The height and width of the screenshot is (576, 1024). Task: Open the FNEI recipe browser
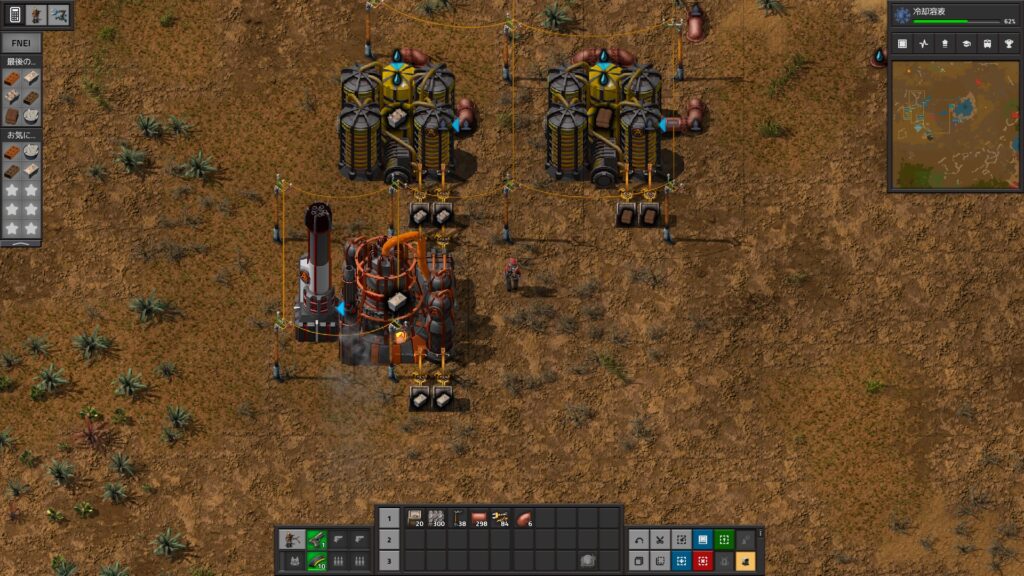tap(21, 44)
